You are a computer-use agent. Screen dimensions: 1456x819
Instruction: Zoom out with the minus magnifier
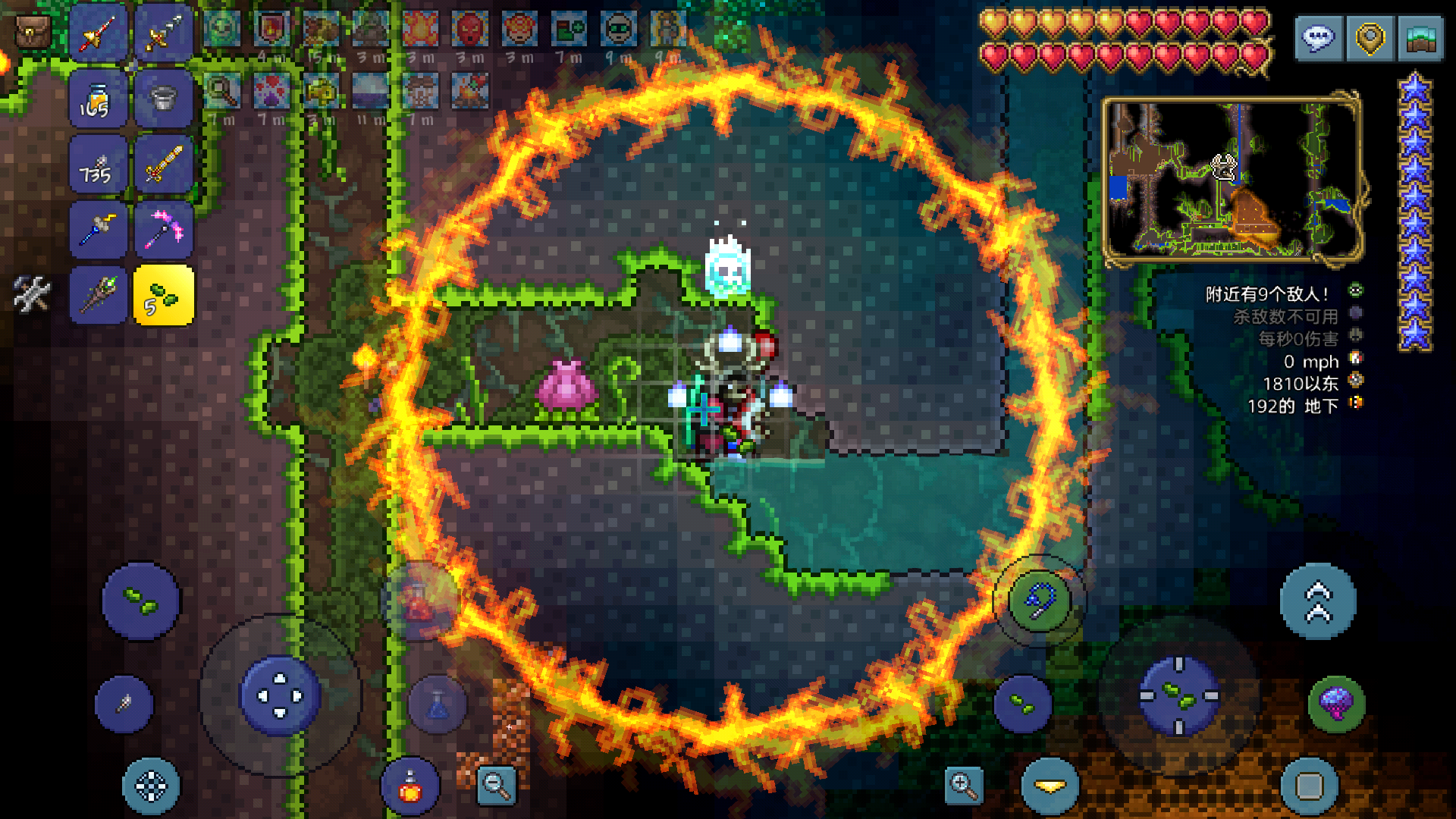click(497, 785)
